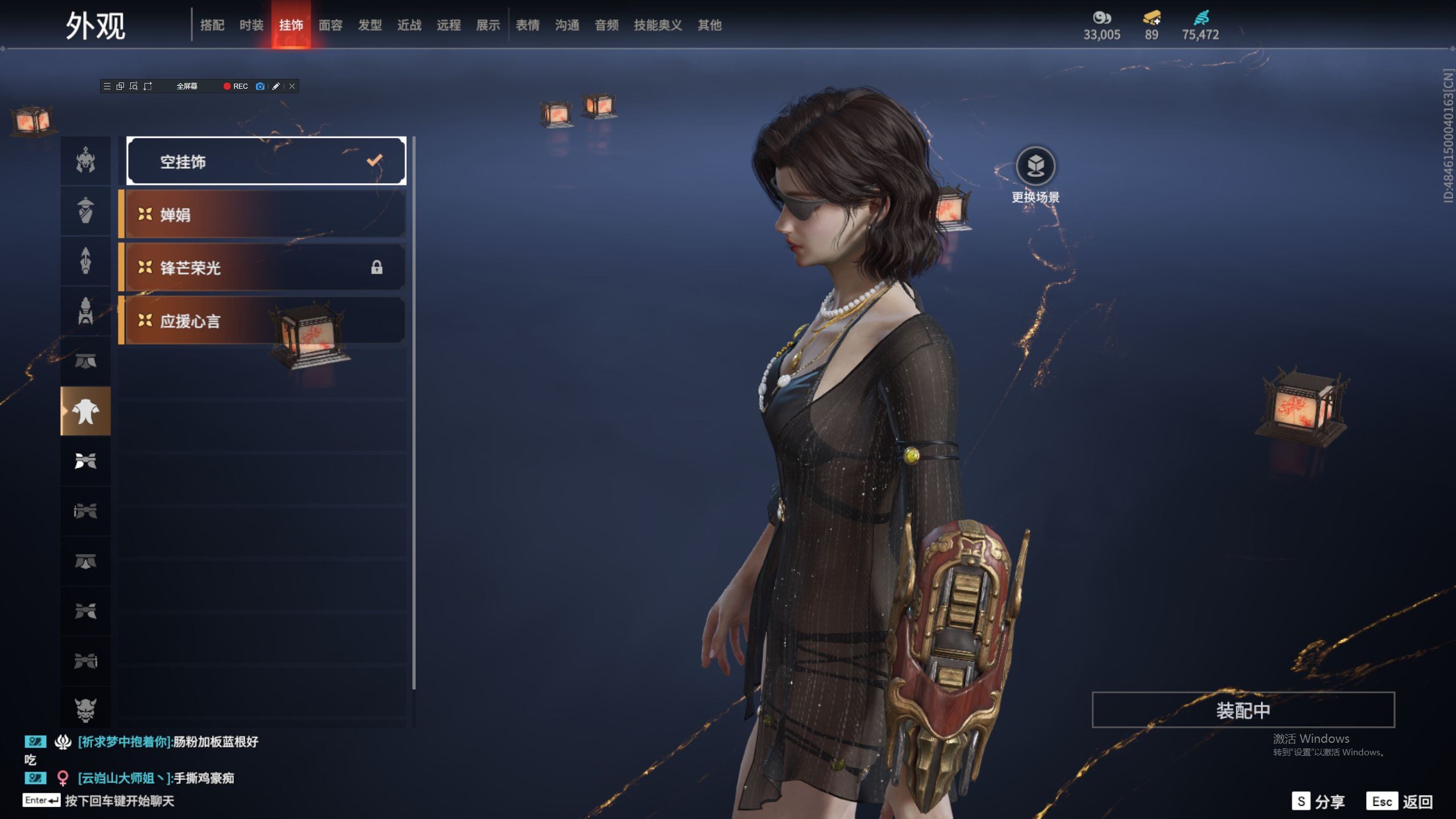Pick the locked 锋芒荣光 accessory
The image size is (1456, 819).
click(x=263, y=267)
